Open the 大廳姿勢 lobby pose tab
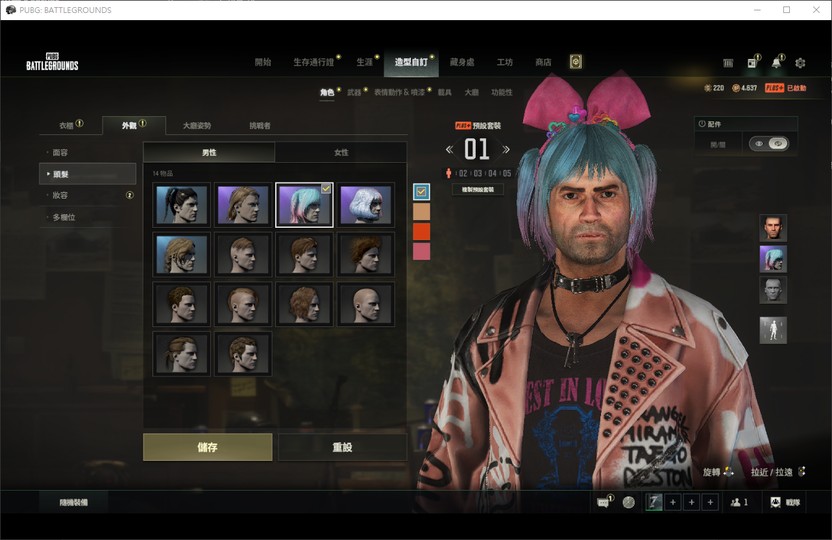Viewport: 832px width, 540px height. pyautogui.click(x=196, y=126)
